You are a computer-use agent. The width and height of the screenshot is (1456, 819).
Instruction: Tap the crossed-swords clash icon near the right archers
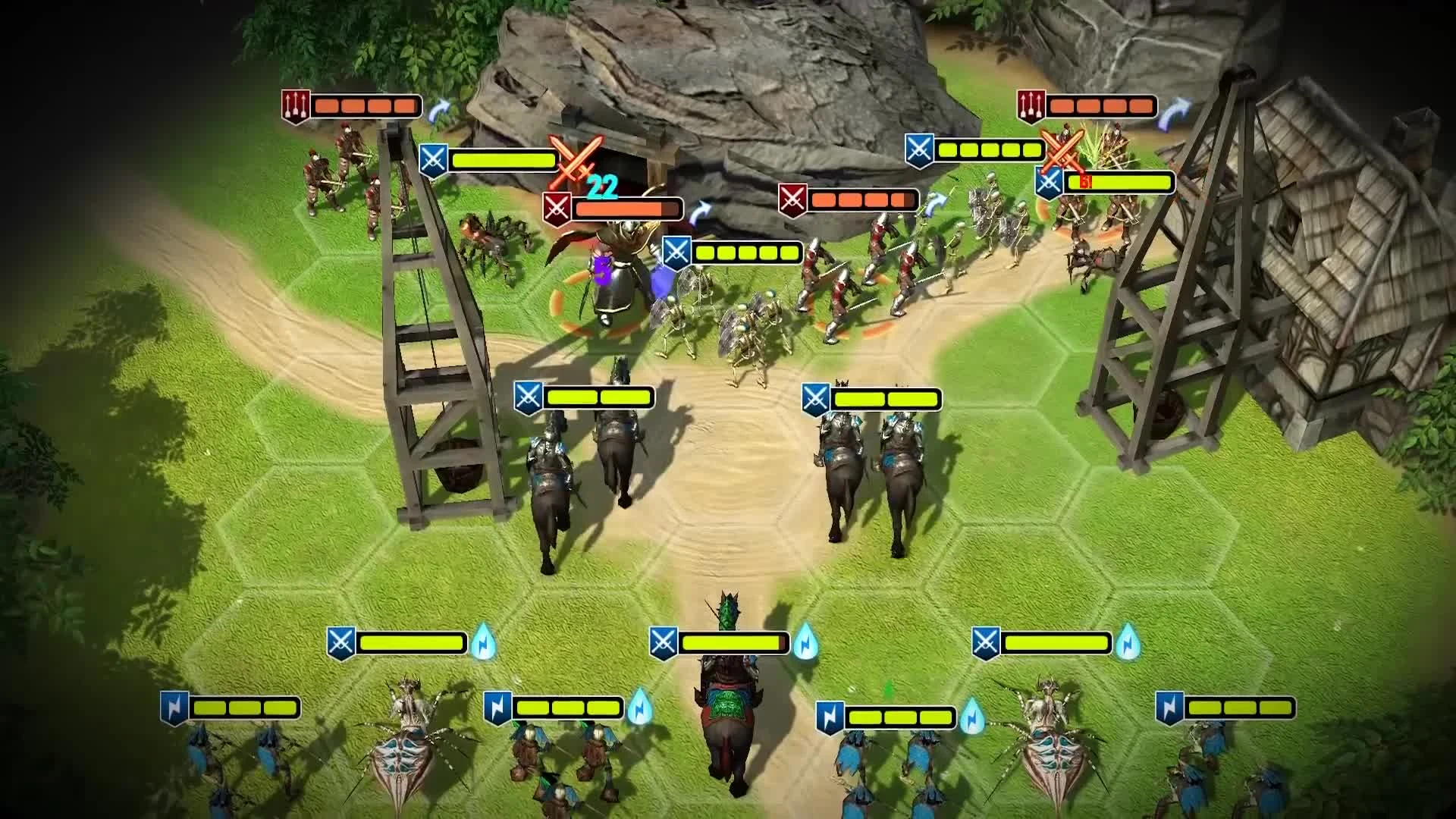click(x=1062, y=150)
